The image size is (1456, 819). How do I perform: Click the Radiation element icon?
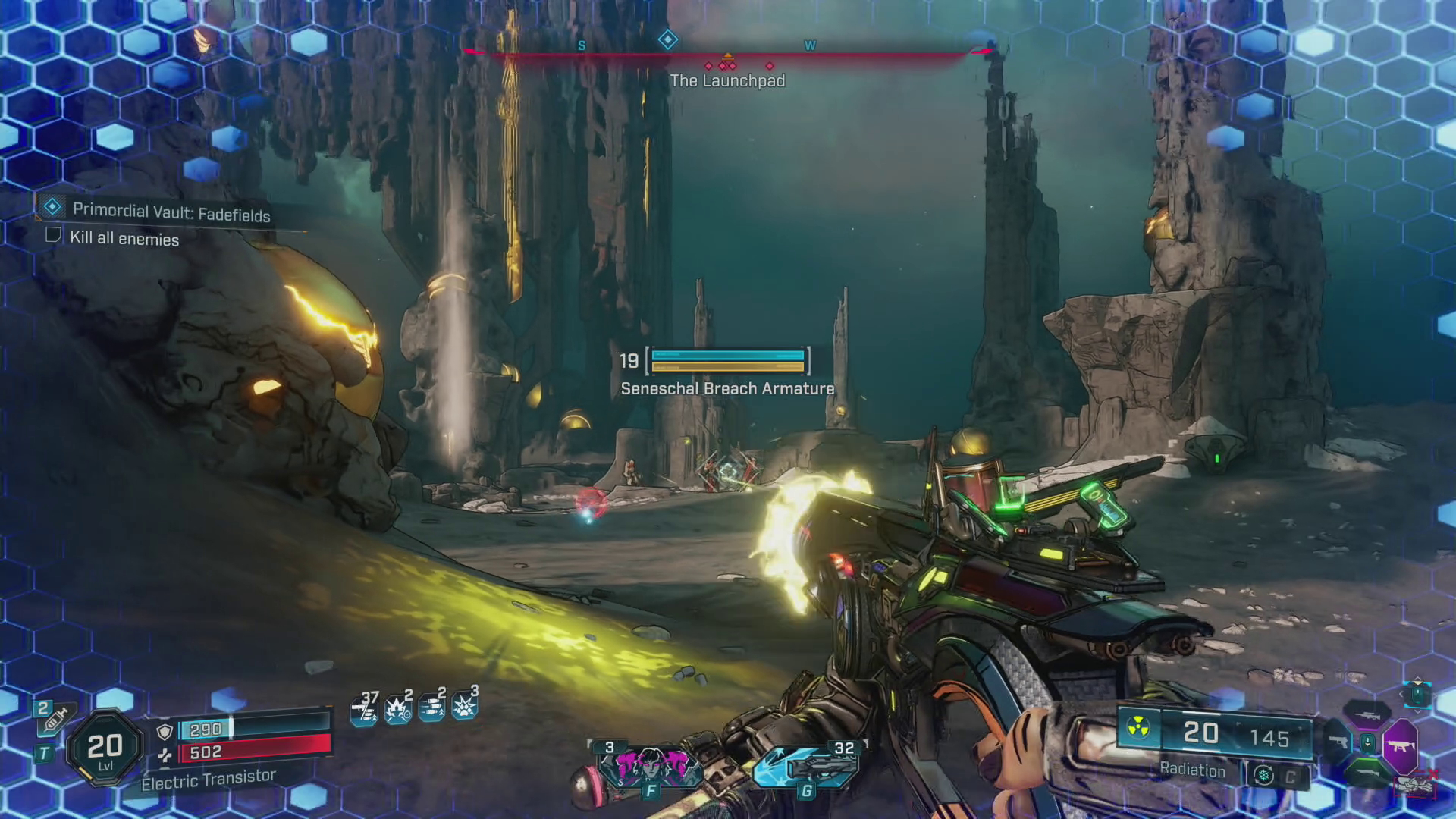[x=1138, y=728]
